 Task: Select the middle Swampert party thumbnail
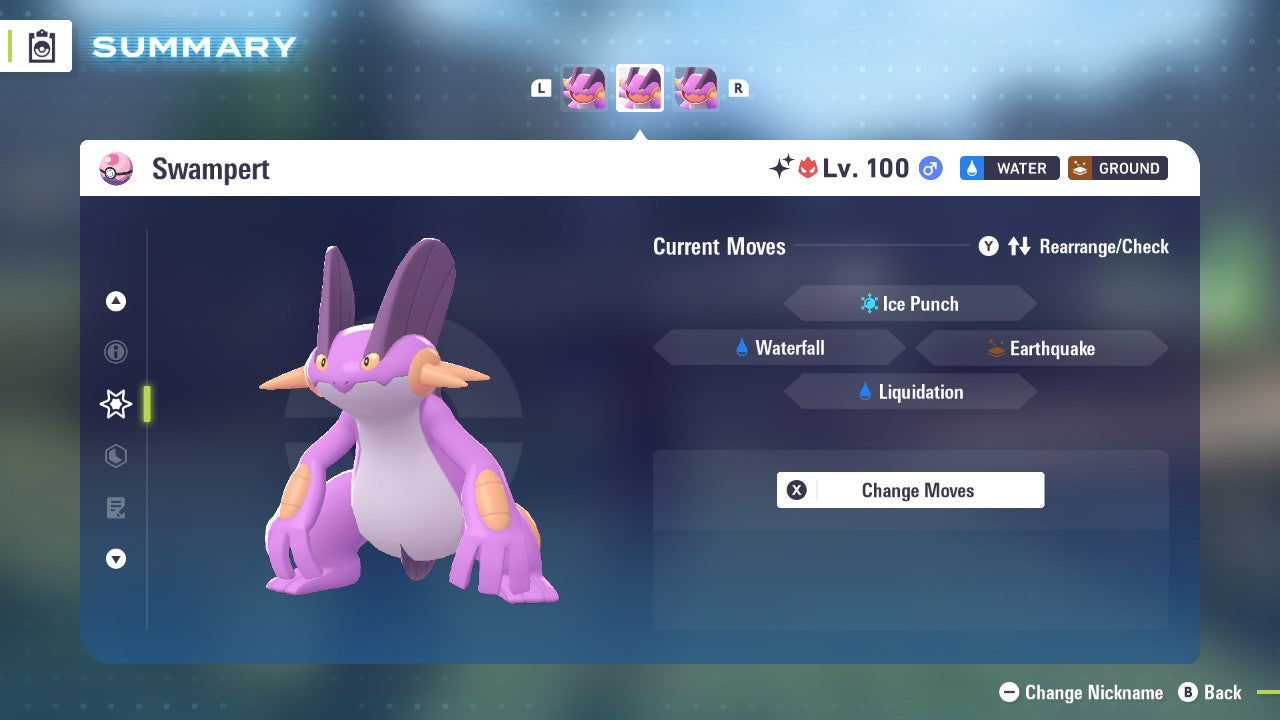tap(640, 88)
